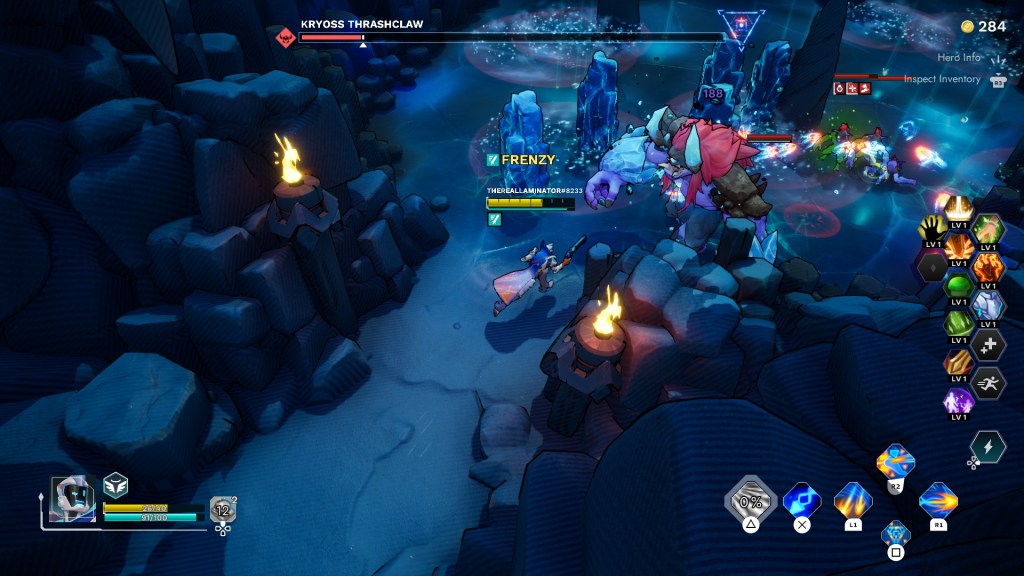
Task: Use the consumable item showing 12
Action: 223,510
